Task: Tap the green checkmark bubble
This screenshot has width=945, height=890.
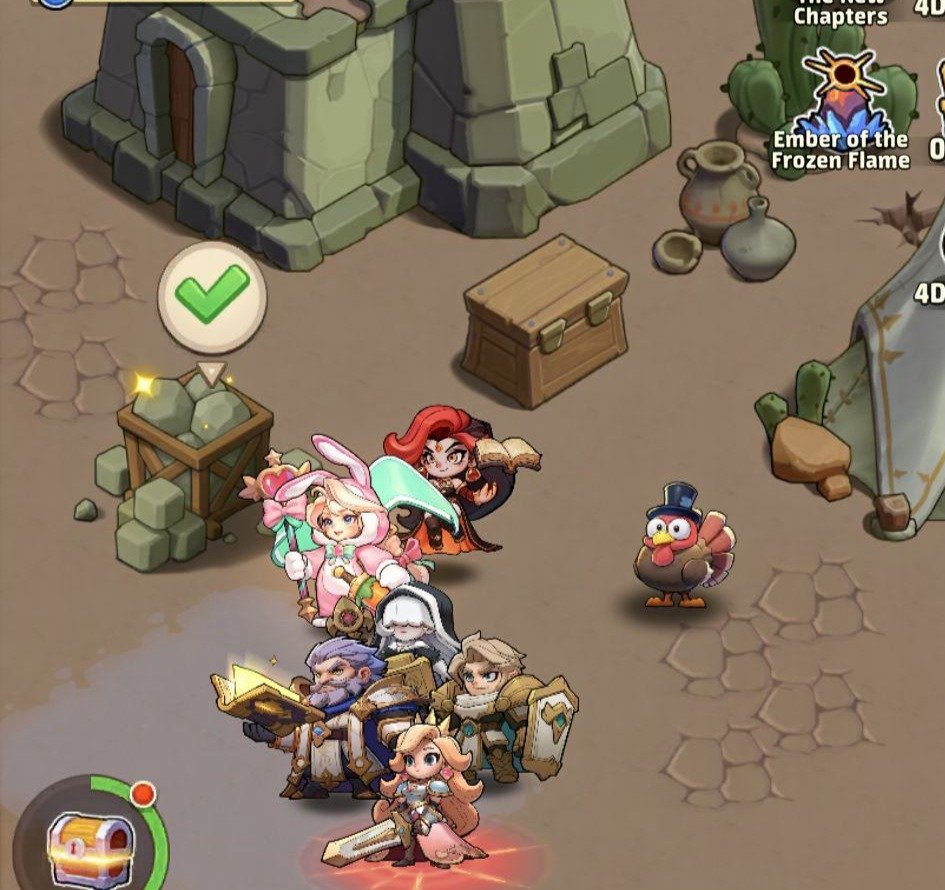Action: tap(212, 295)
